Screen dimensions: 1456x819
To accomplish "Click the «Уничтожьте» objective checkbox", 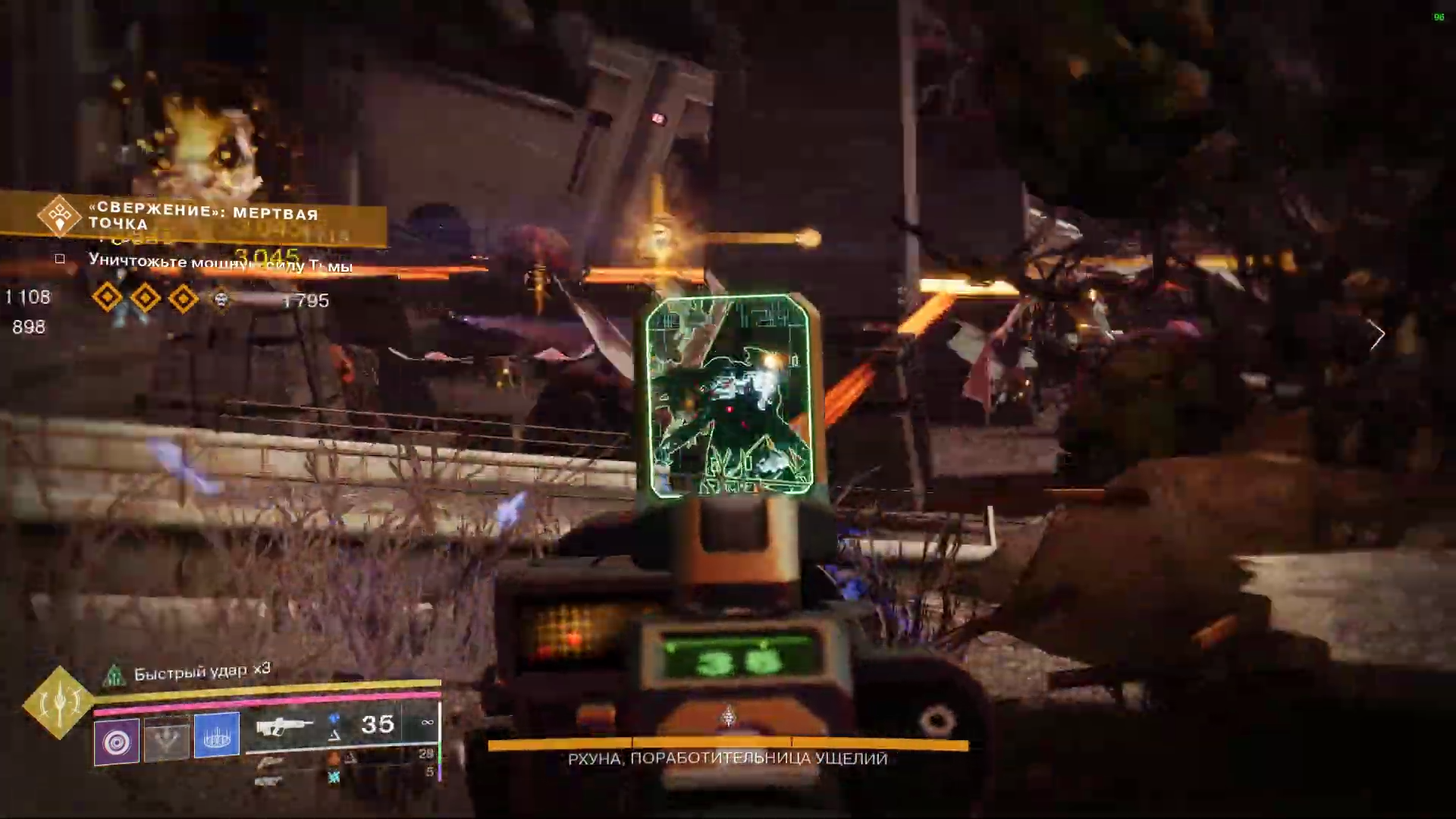I will click(60, 259).
